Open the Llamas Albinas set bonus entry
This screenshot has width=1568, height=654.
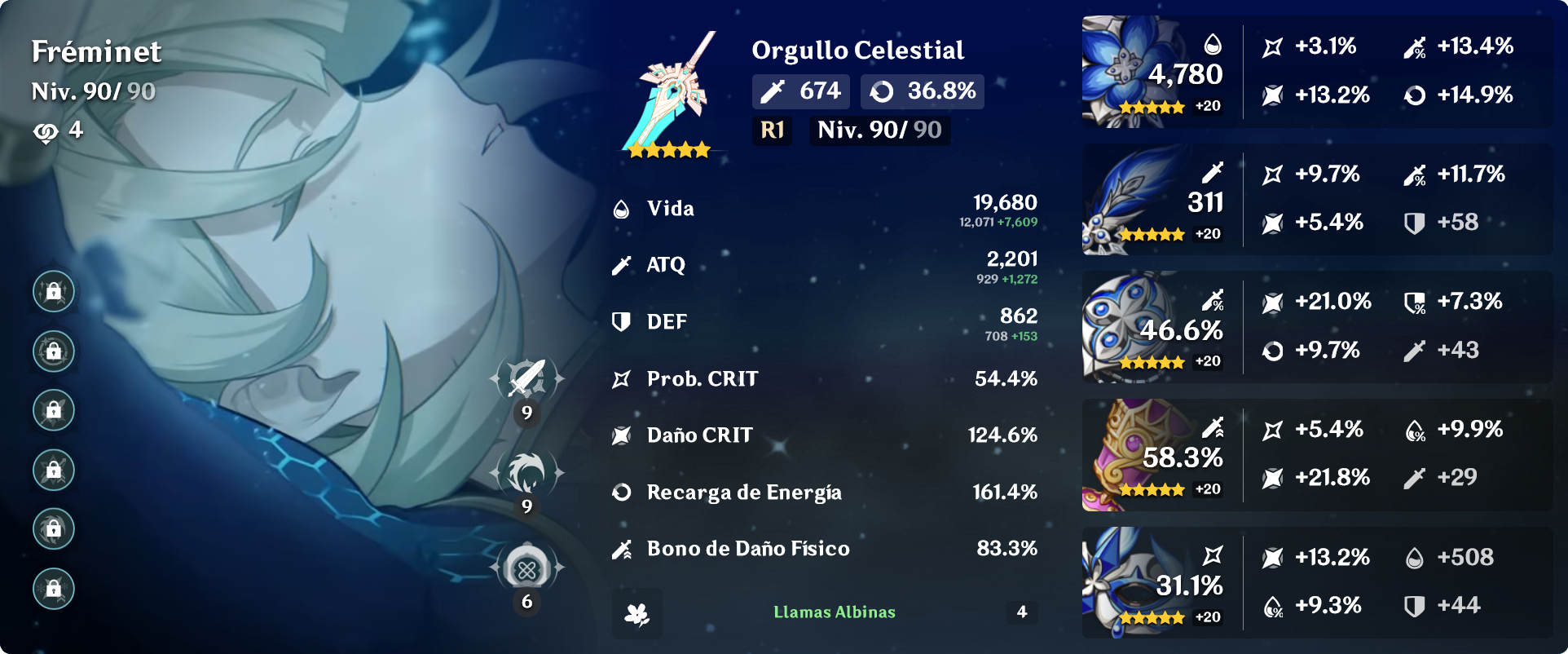coord(833,613)
